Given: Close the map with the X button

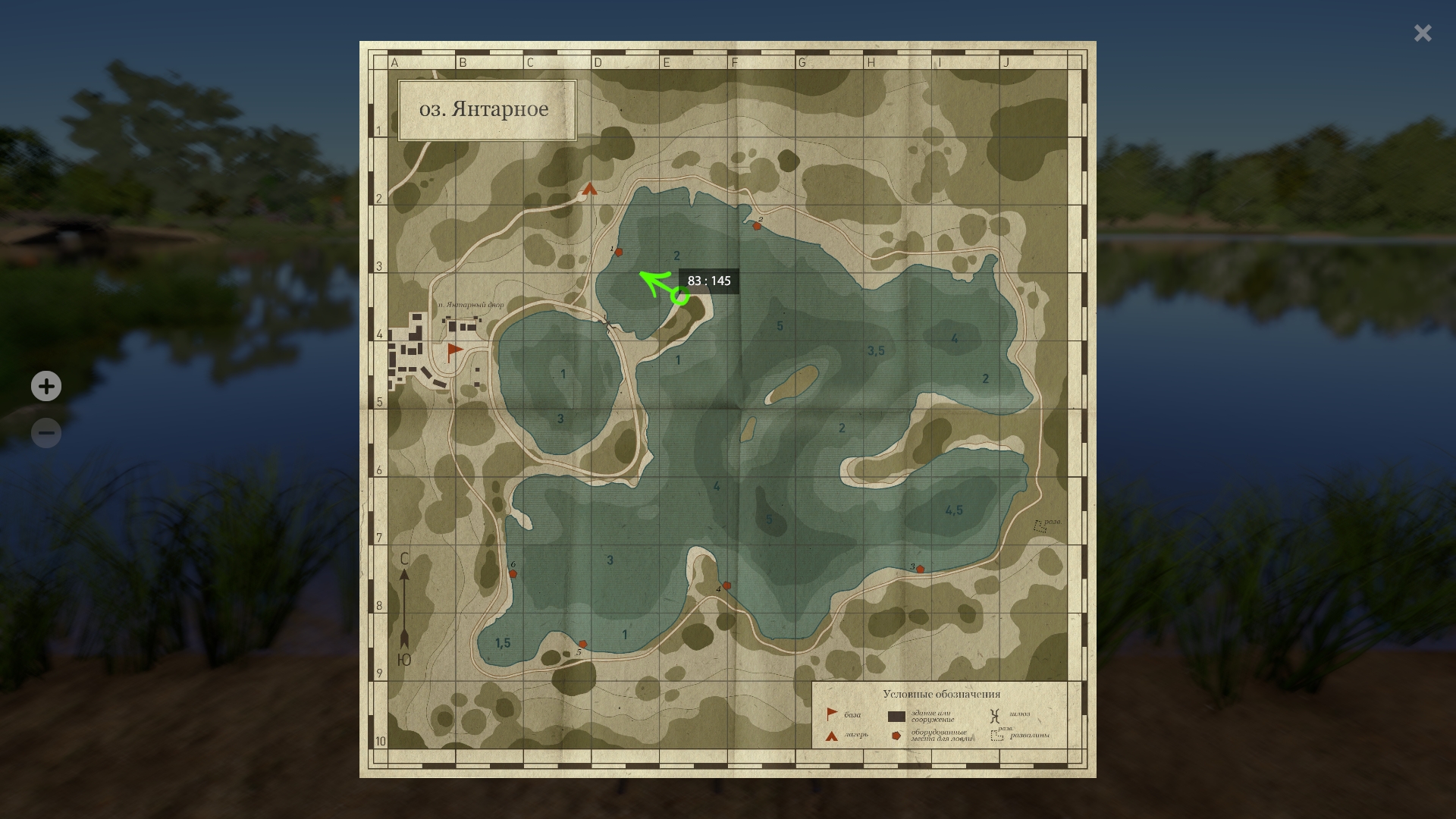Looking at the screenshot, I should (1422, 33).
